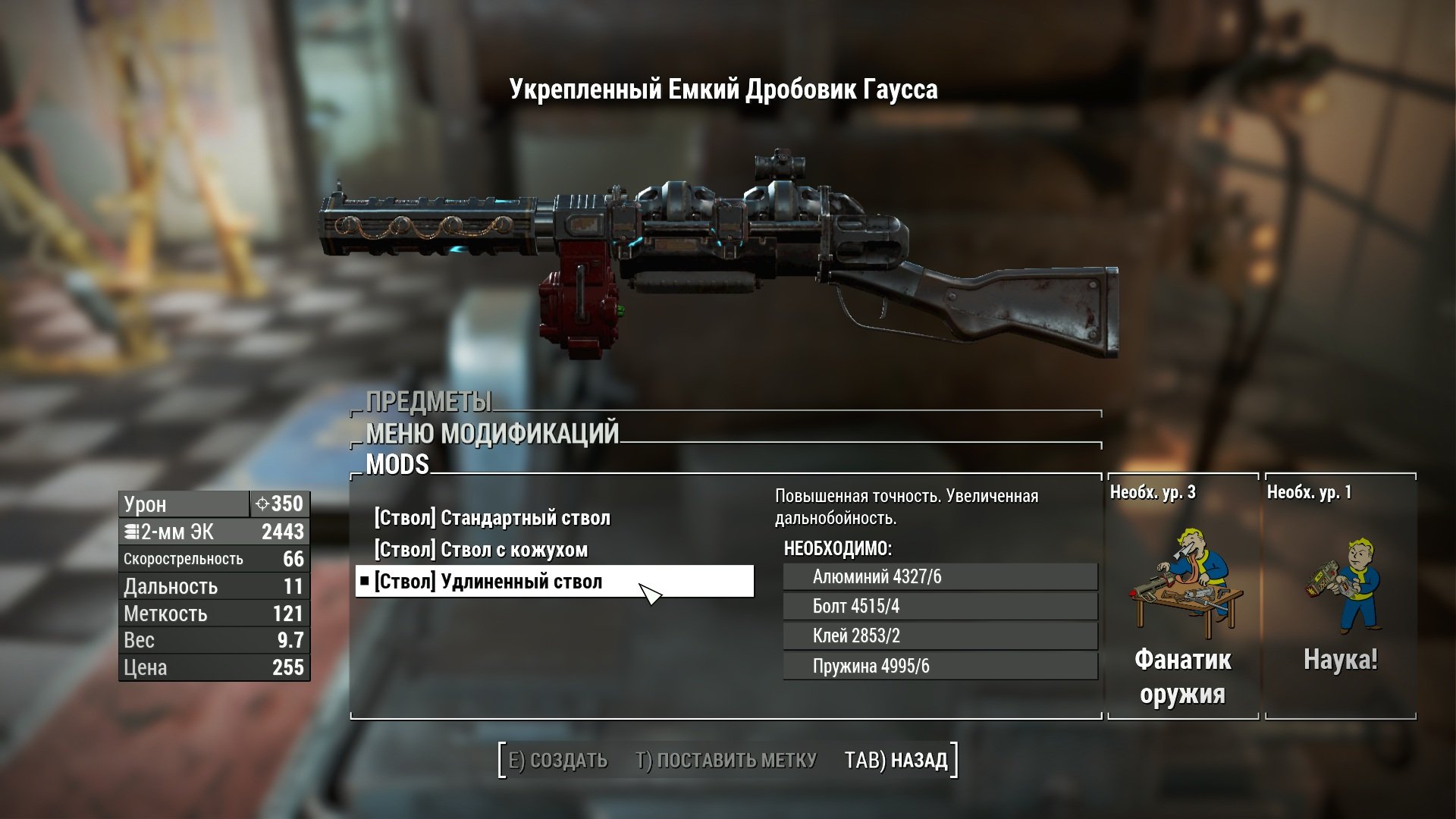Select the Пружина component requirement row
Viewport: 1456px width, 819px height.
tap(940, 667)
